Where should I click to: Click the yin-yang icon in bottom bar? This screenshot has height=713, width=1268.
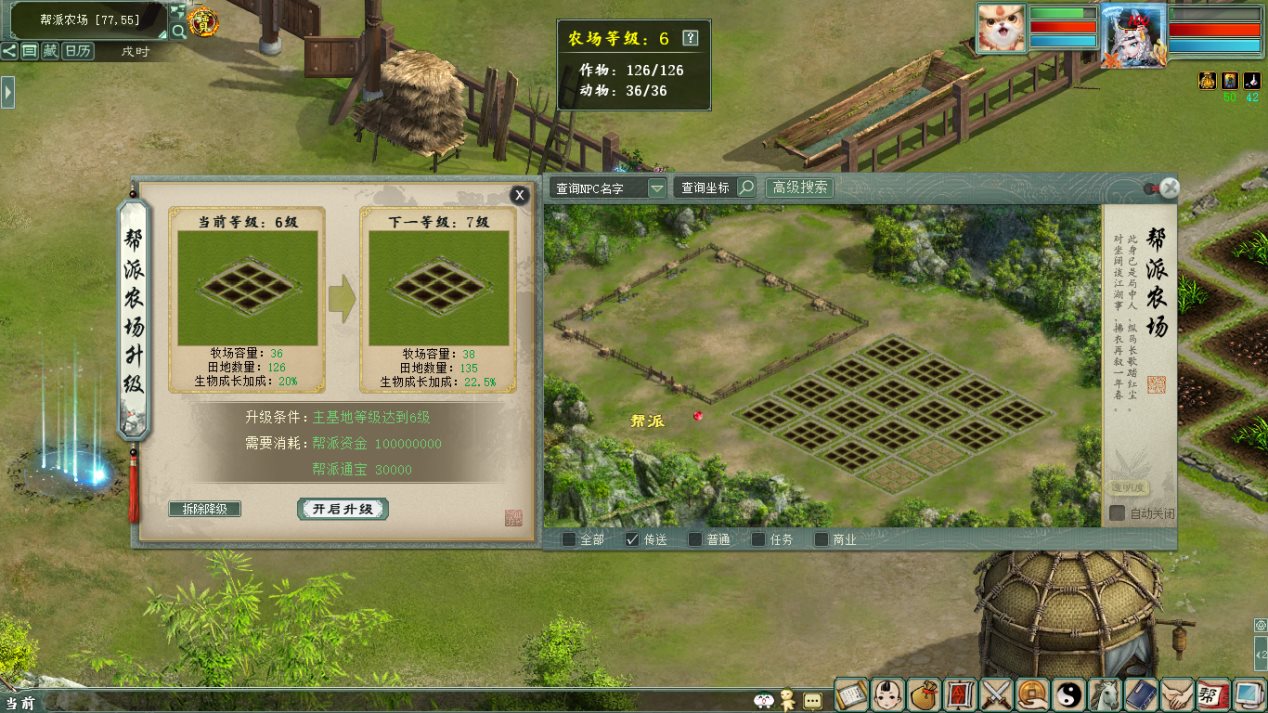[1071, 693]
